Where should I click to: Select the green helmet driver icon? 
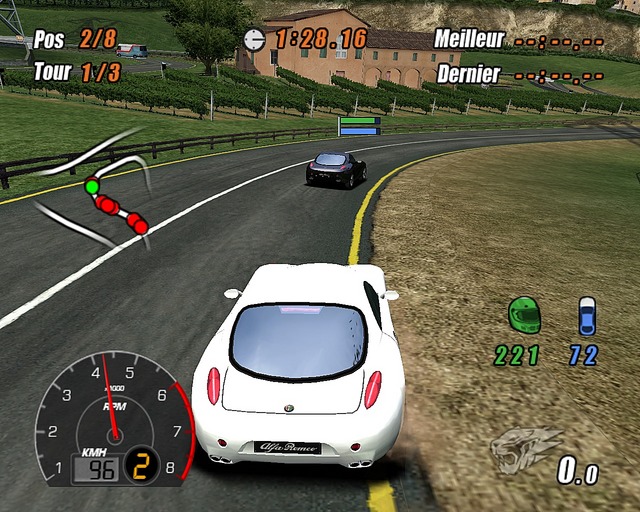point(524,315)
